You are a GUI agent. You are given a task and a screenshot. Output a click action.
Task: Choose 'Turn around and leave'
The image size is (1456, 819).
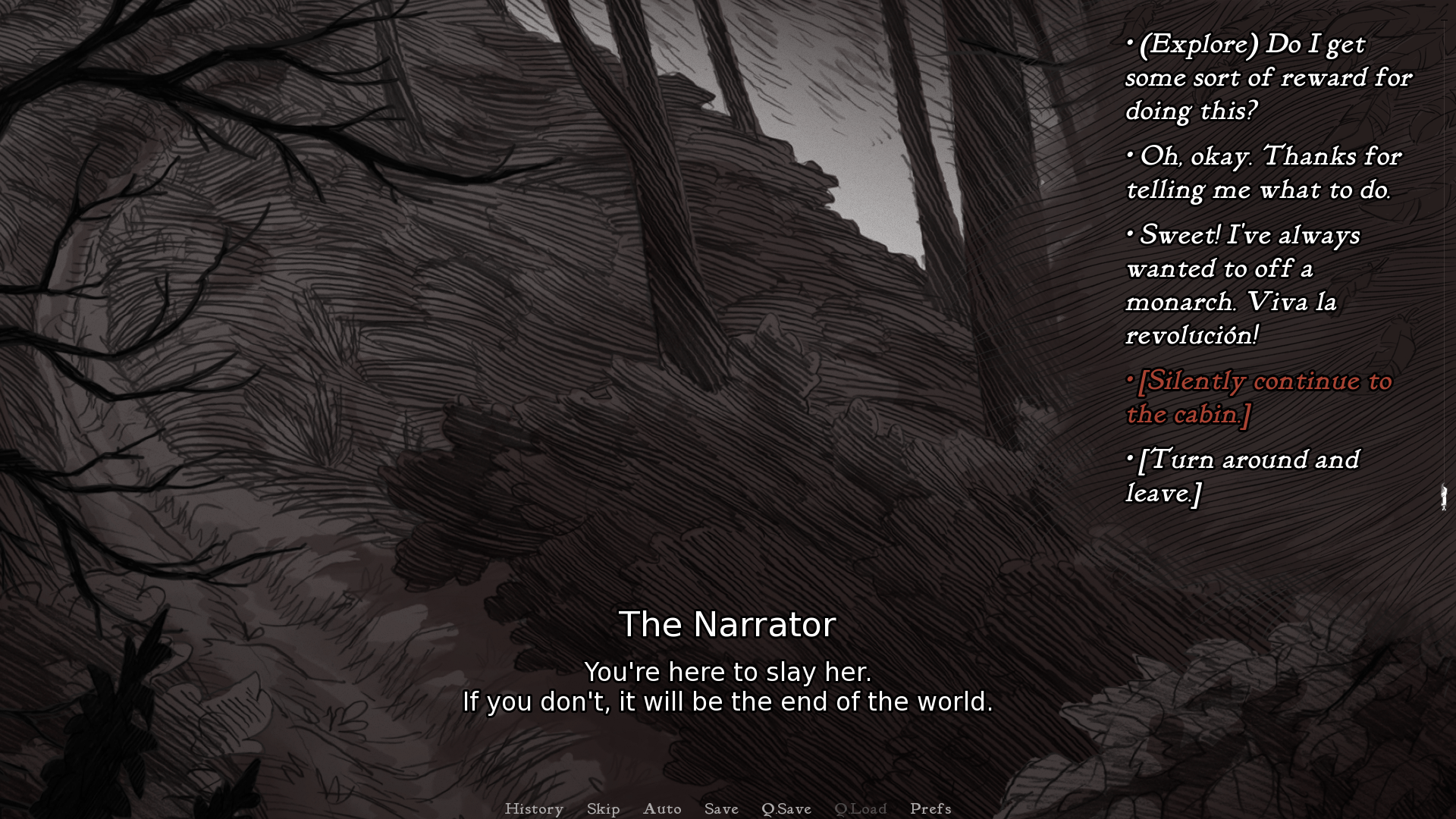click(x=1242, y=476)
